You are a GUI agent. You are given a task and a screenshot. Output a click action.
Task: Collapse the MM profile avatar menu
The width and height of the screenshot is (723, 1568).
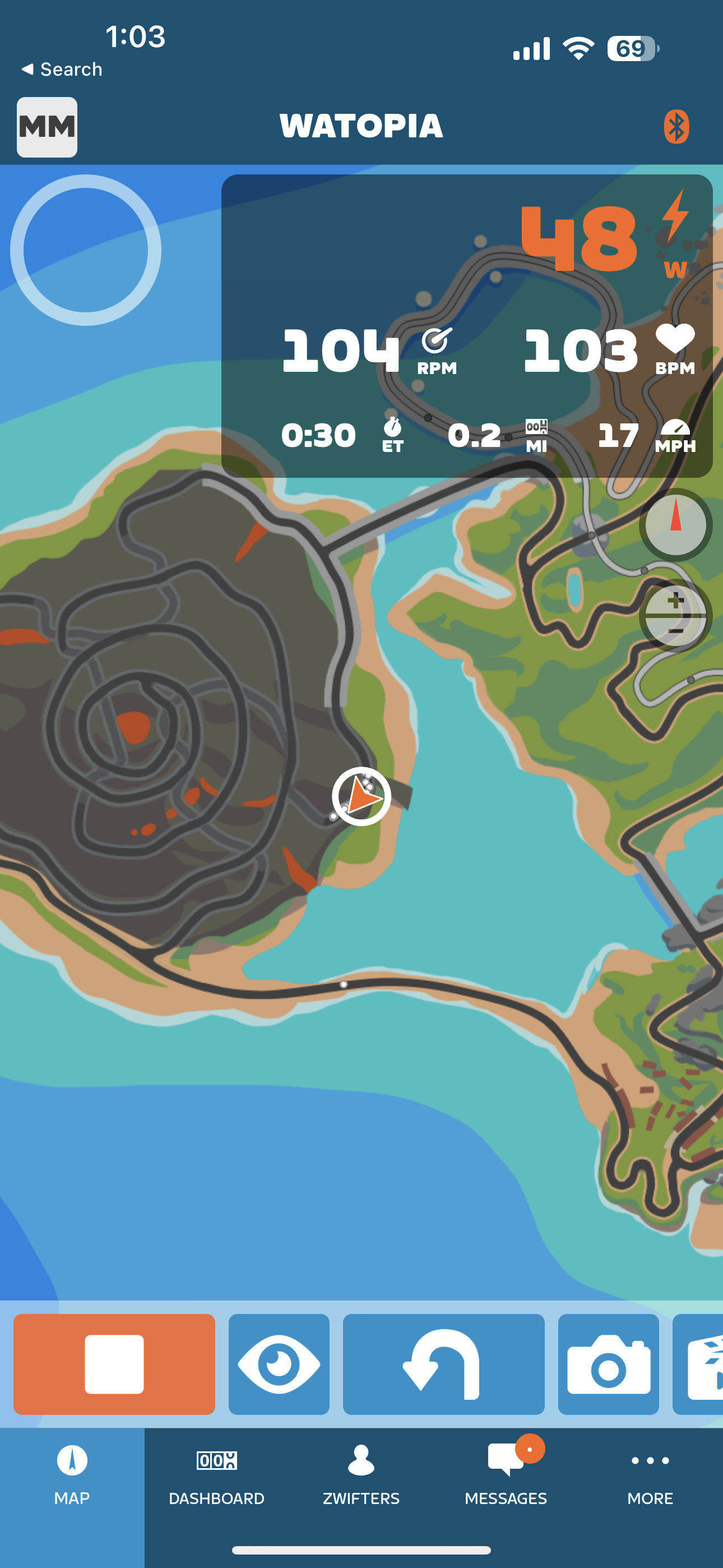pos(47,127)
